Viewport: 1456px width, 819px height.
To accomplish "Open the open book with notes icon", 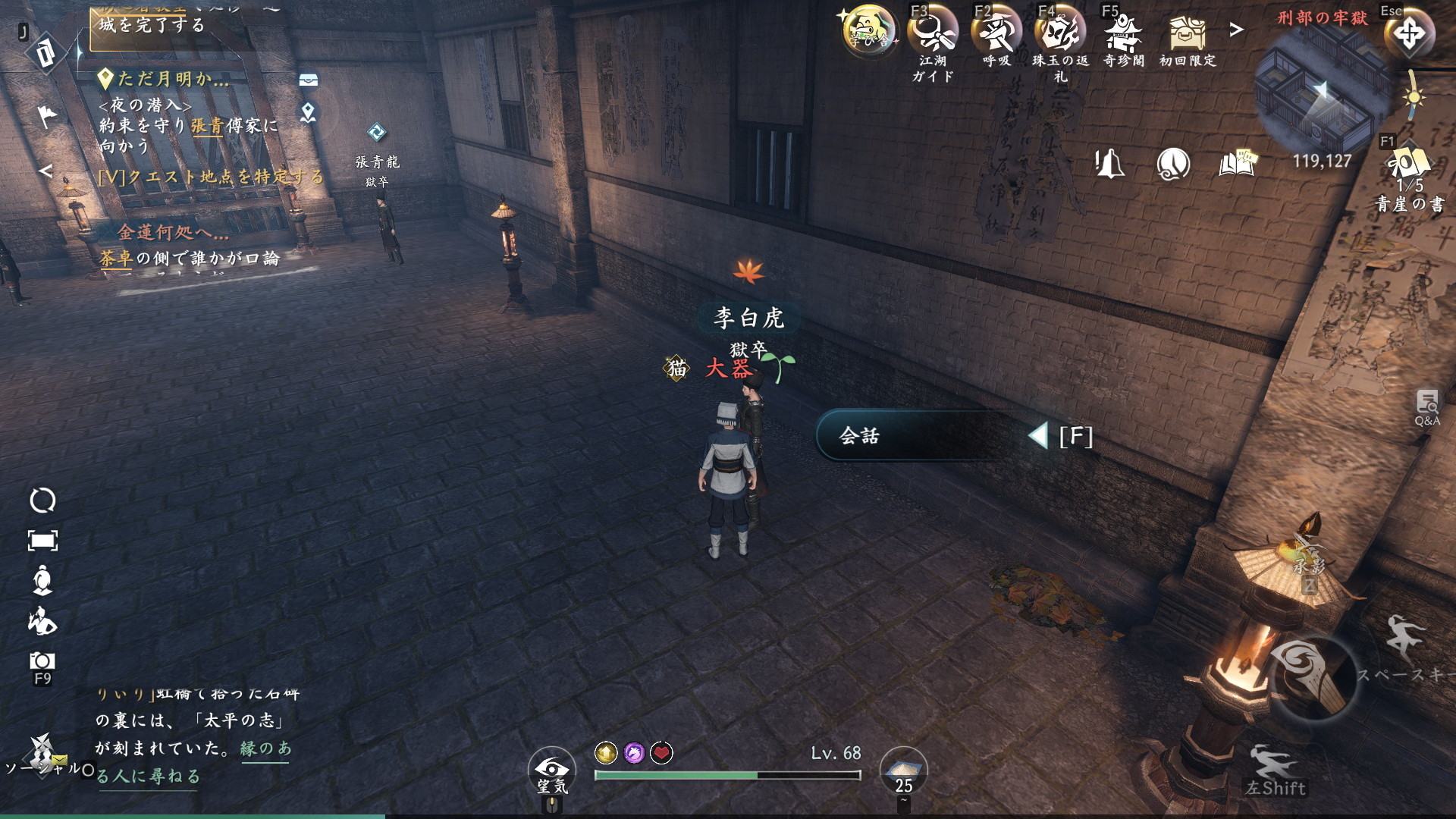I will pos(1237,163).
